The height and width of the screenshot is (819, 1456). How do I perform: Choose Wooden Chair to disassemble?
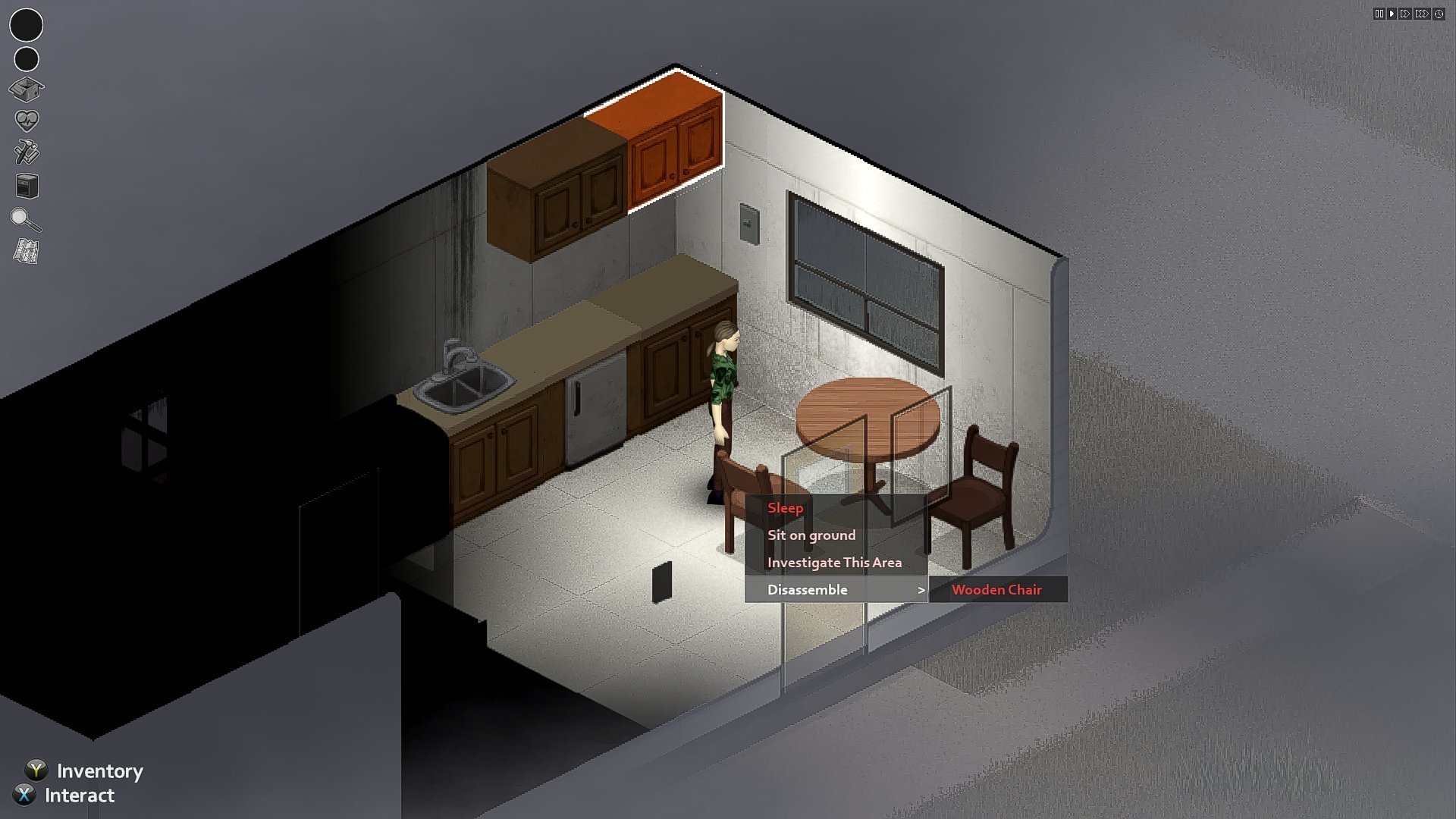click(x=998, y=589)
